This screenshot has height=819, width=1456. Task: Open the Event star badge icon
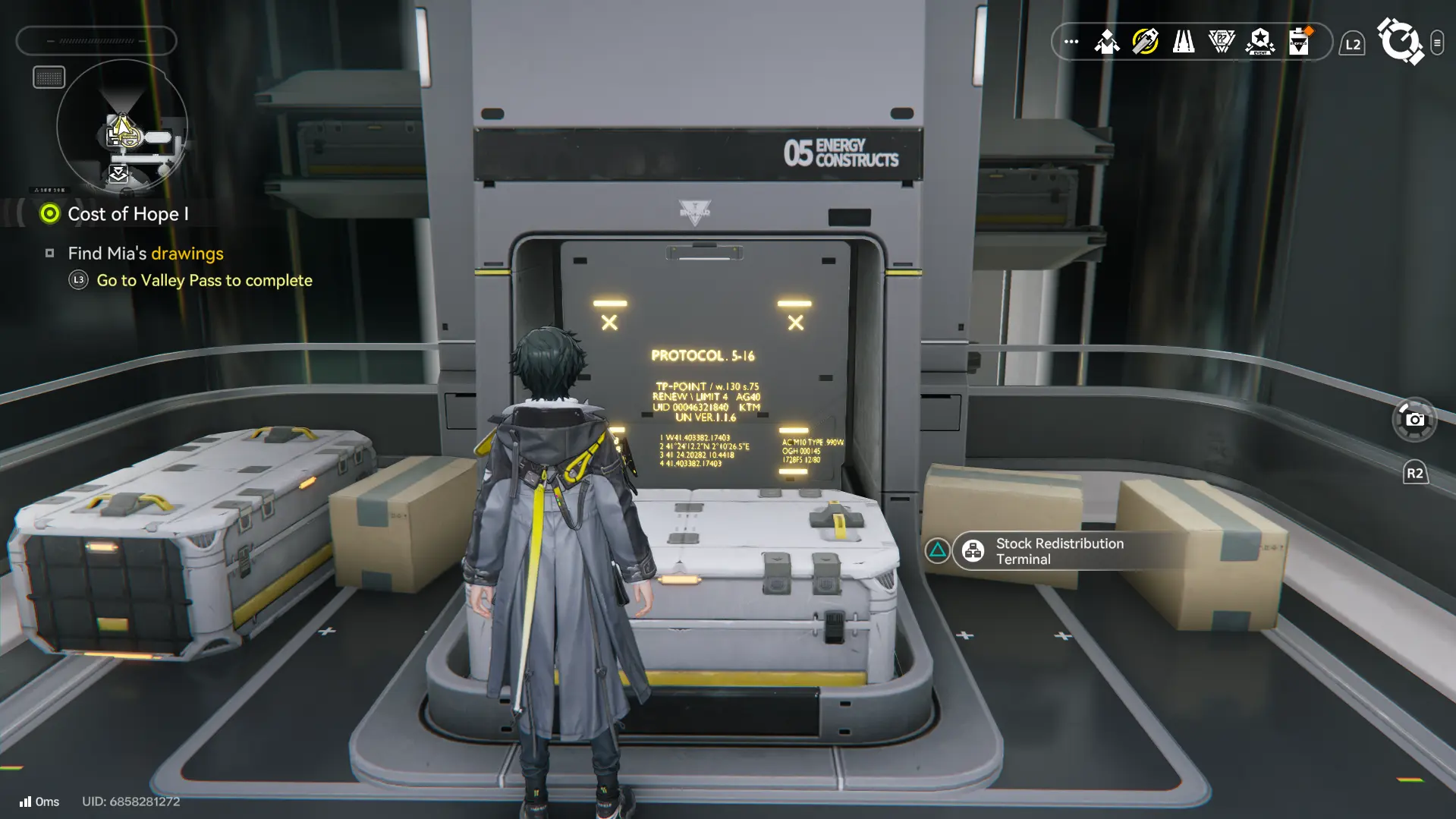[1260, 42]
